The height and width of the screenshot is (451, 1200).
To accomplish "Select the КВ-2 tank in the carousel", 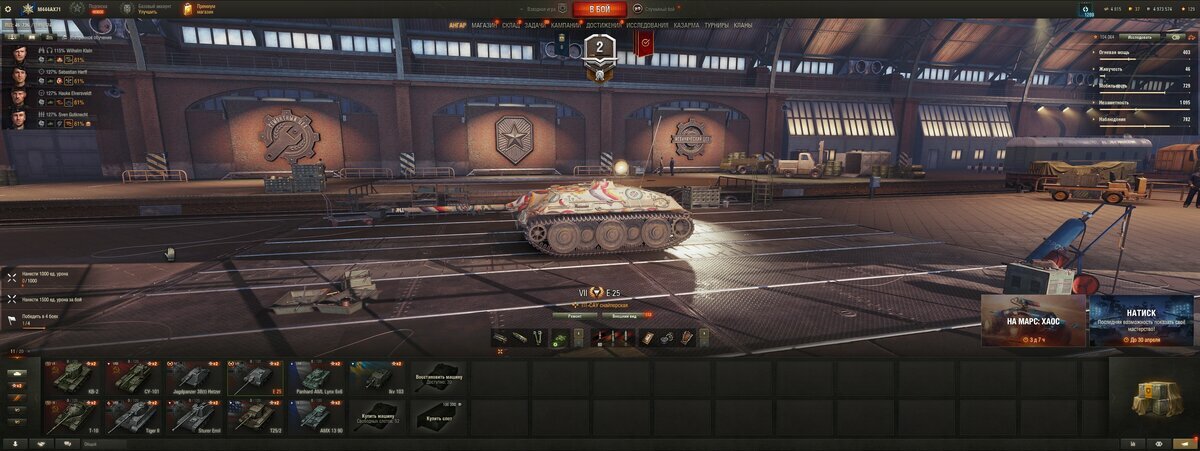I will click(x=73, y=377).
